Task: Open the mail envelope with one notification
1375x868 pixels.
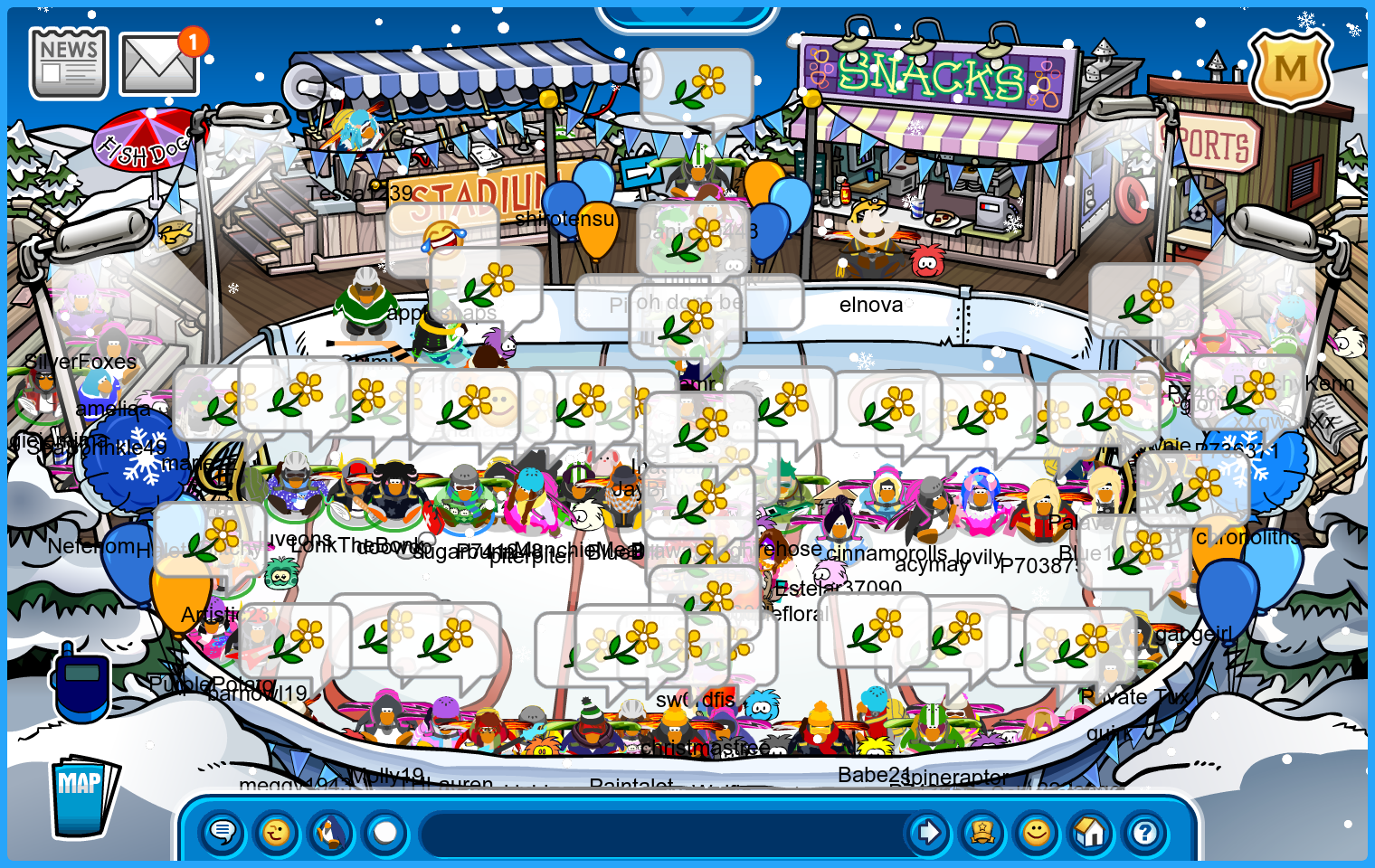Action: [159, 63]
